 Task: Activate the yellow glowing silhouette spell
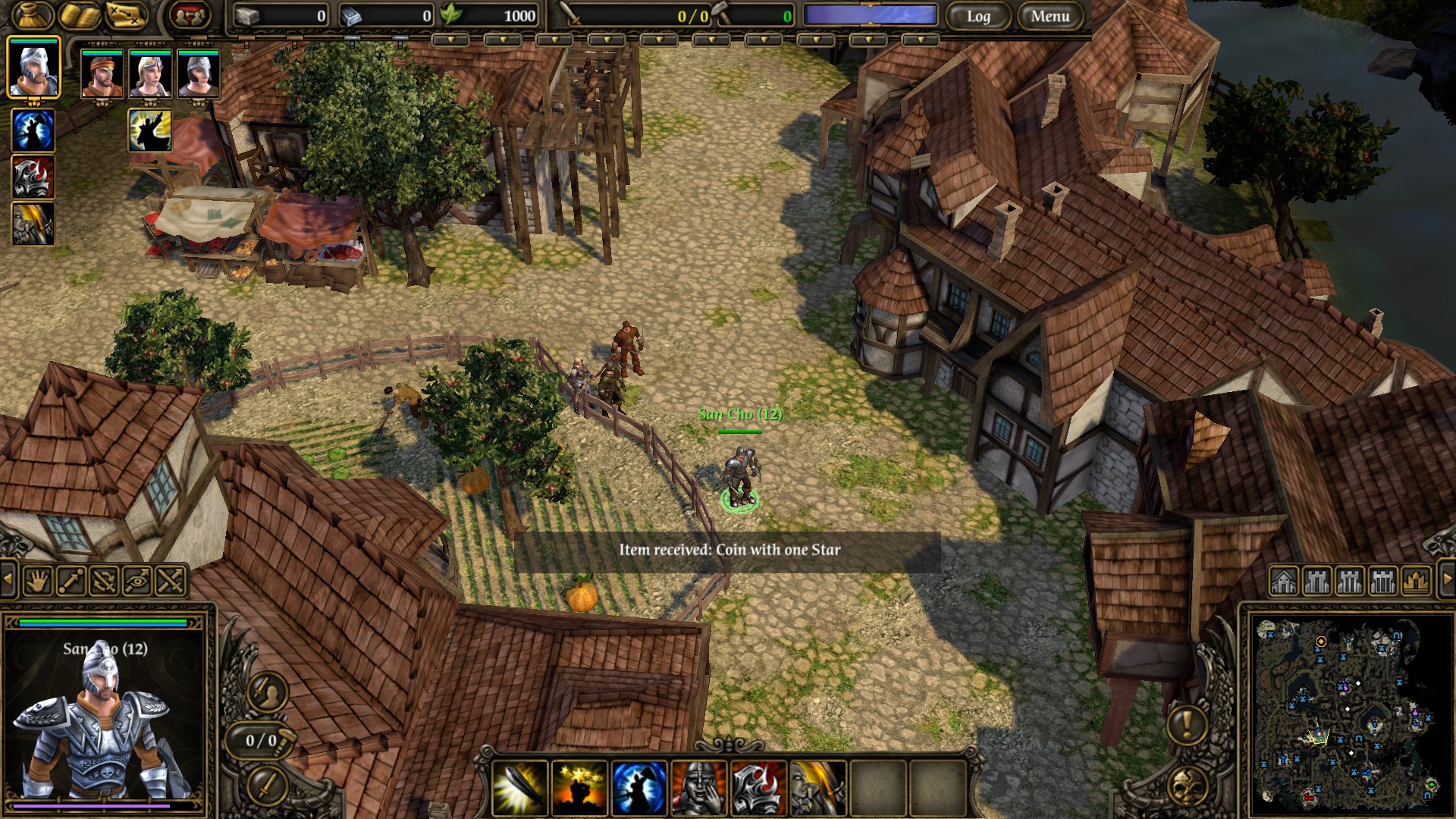coord(149,130)
